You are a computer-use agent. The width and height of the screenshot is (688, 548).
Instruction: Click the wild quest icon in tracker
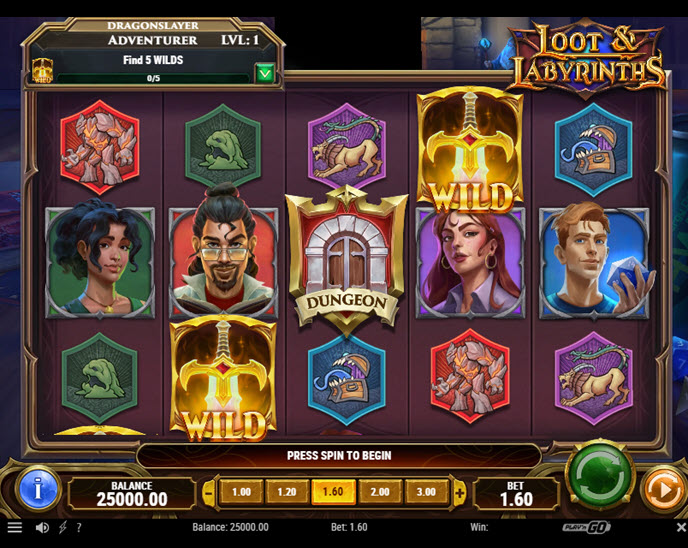[x=43, y=70]
